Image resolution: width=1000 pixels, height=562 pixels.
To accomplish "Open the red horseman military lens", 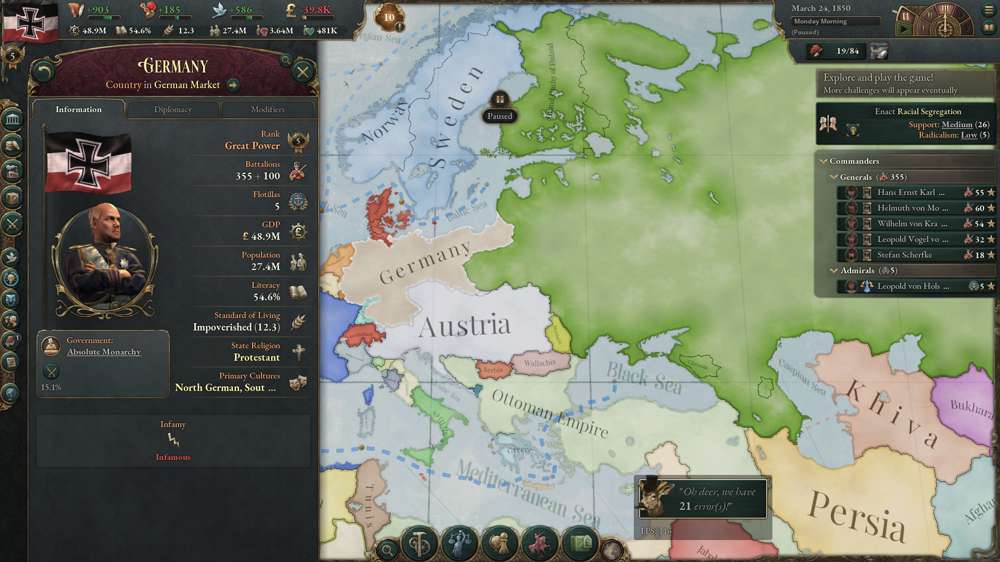I will [539, 544].
